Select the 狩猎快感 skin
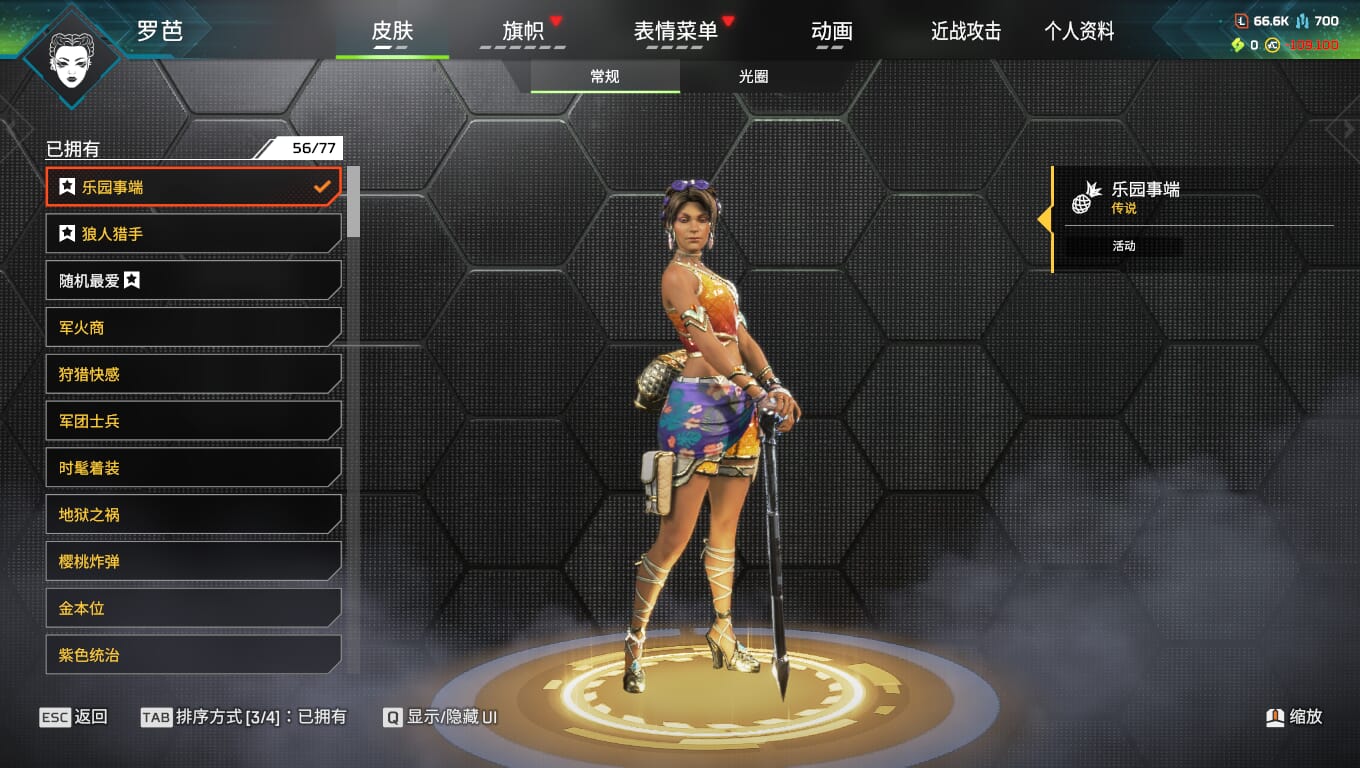Image resolution: width=1360 pixels, height=768 pixels. click(193, 374)
